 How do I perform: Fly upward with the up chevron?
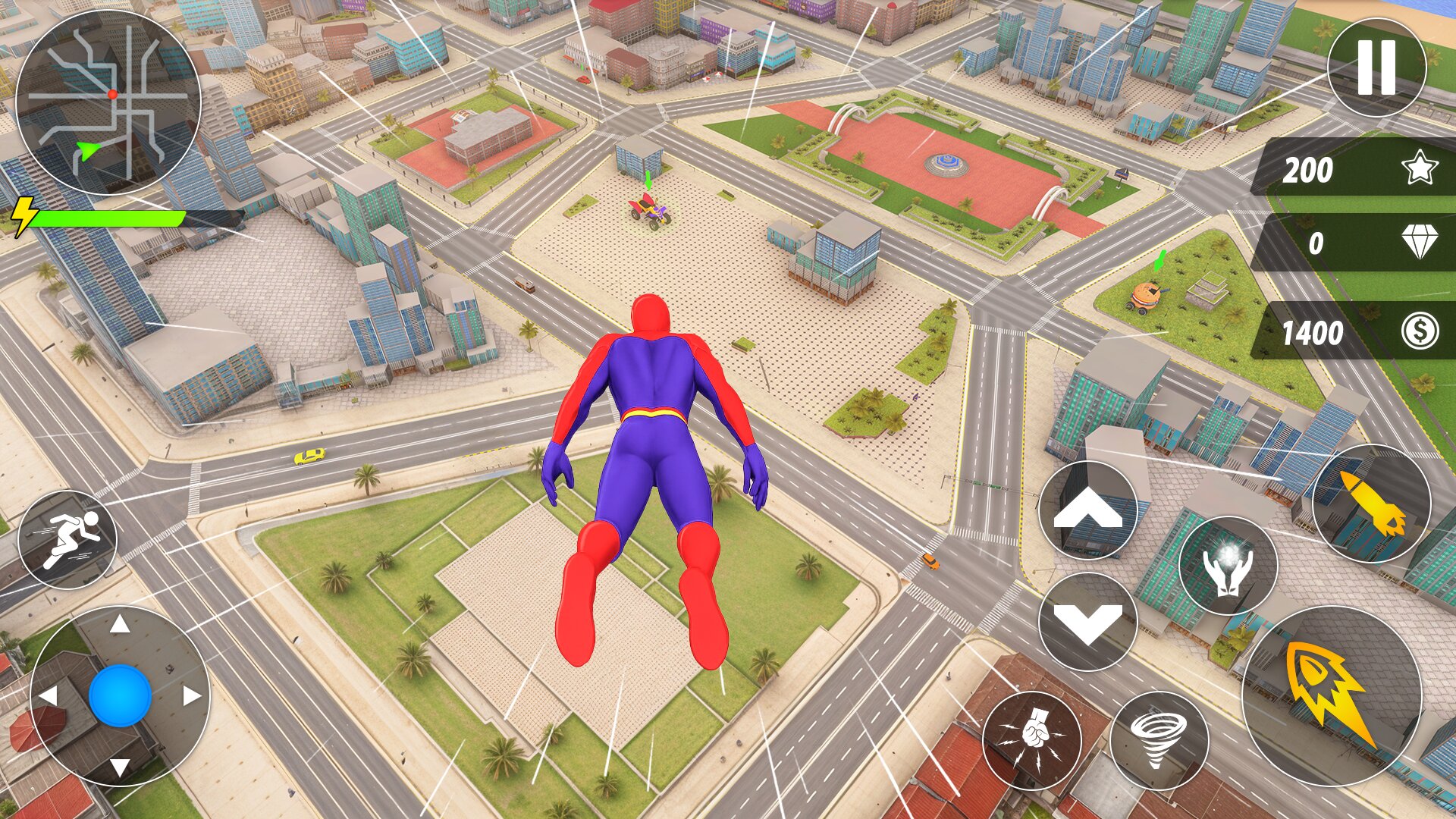1087,510
